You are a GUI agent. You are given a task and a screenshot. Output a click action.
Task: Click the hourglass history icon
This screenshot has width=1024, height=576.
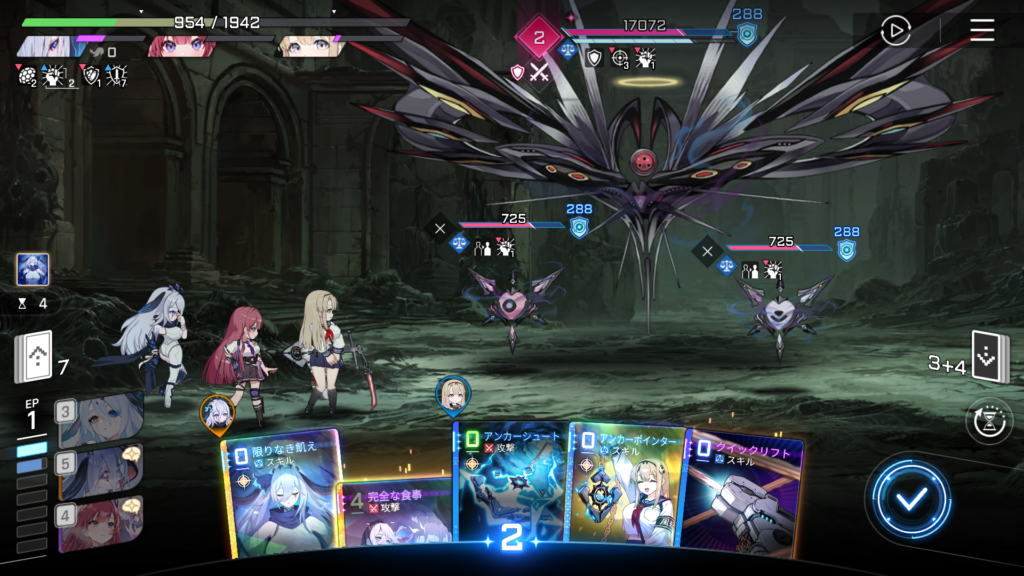click(989, 421)
